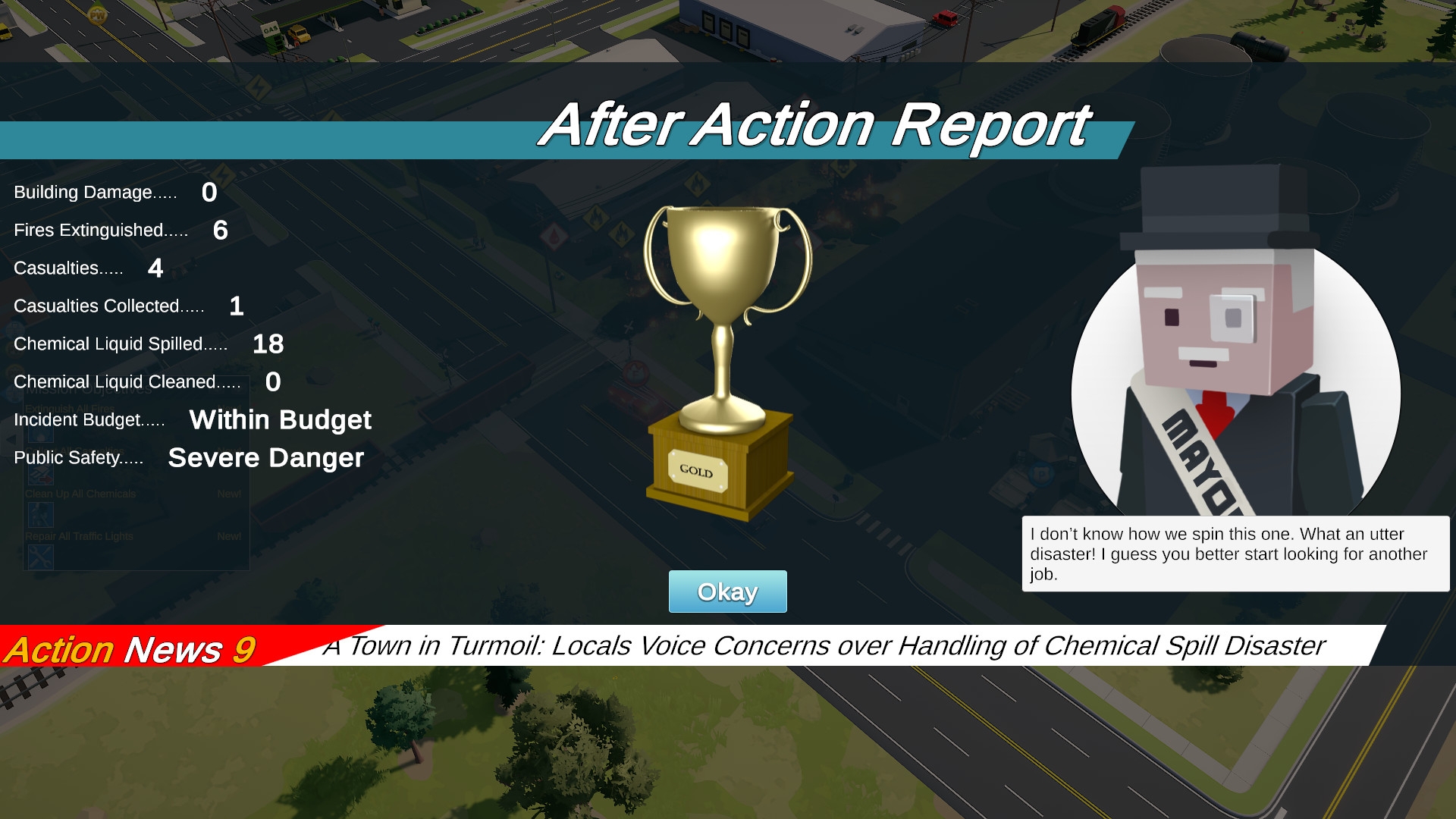Select the Collect All Casualties objective icon
The height and width of the screenshot is (819, 1456).
click(42, 474)
